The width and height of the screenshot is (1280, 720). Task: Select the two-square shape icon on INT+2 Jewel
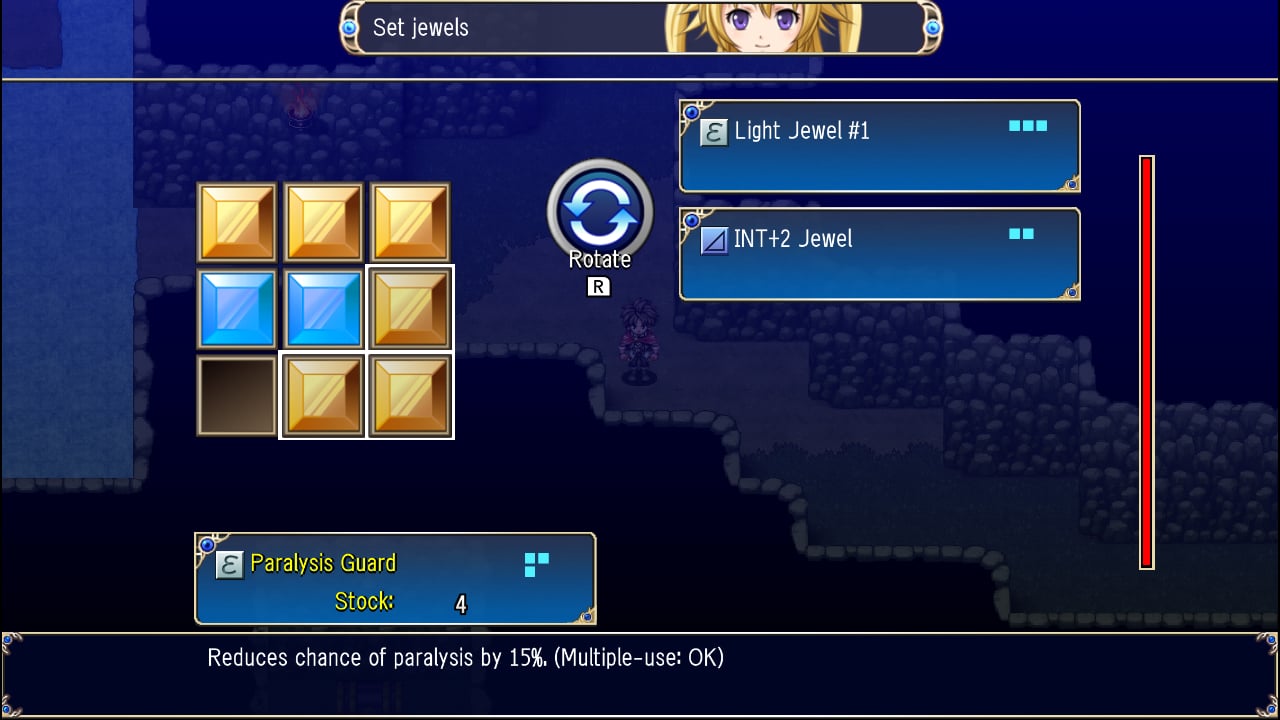[x=1022, y=232]
